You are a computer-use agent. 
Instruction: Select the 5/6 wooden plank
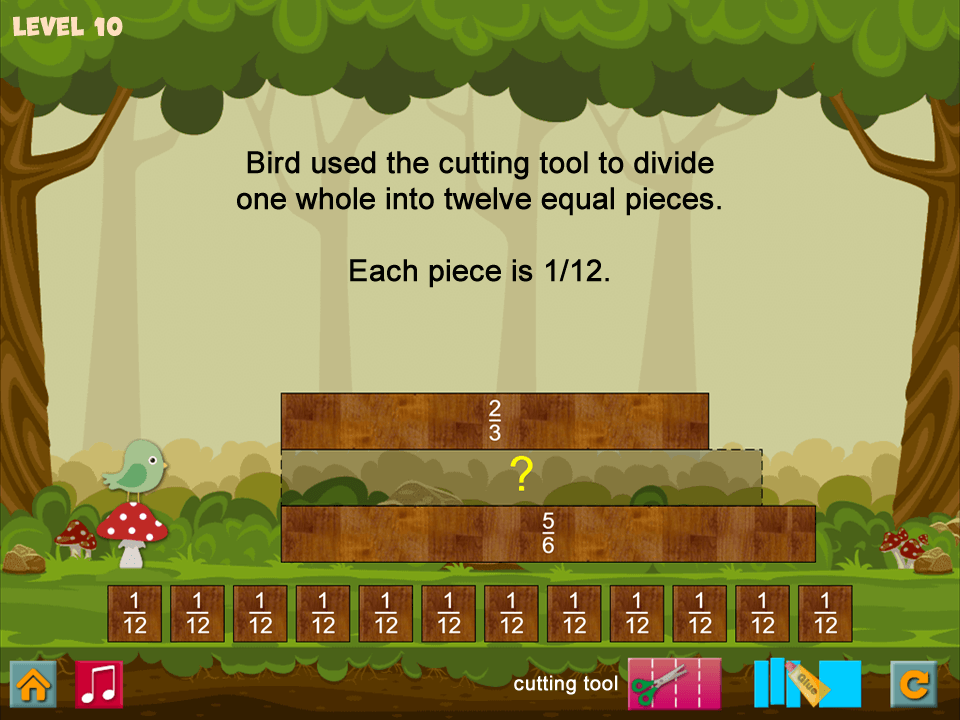click(x=548, y=534)
